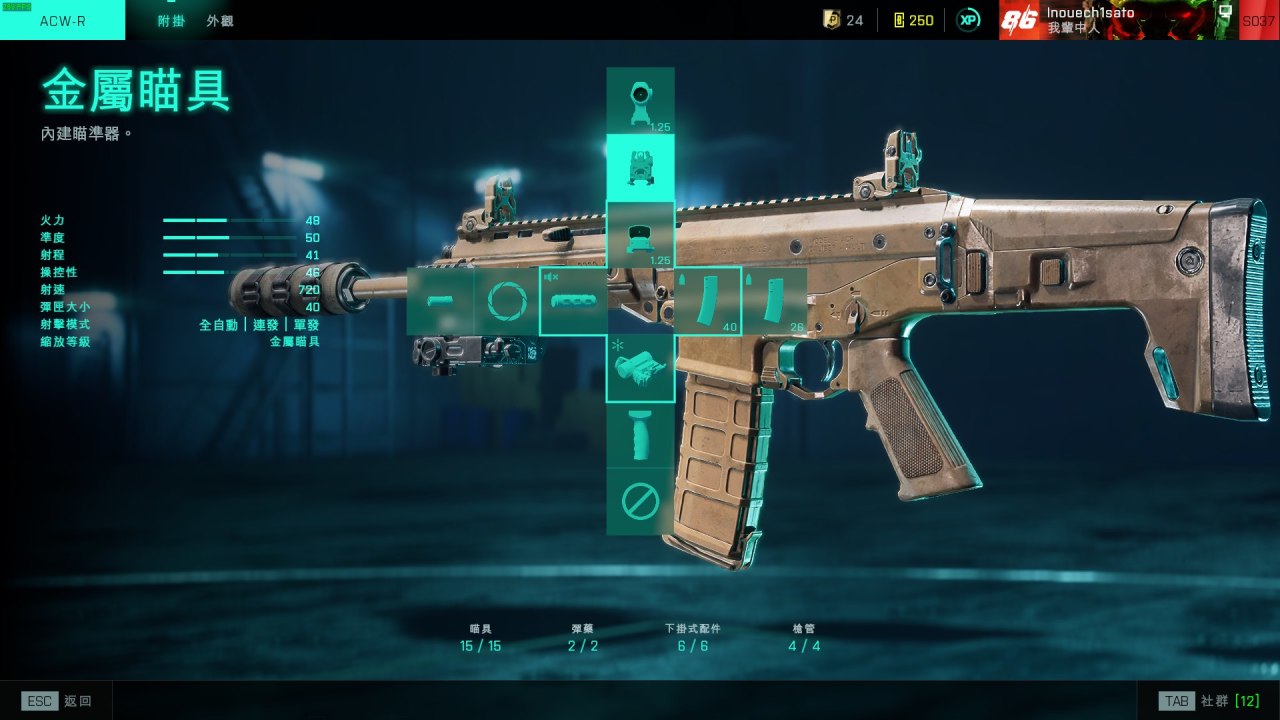The height and width of the screenshot is (720, 1280).
Task: Remove underbarrel attachment with the no-entry icon
Action: (x=640, y=501)
